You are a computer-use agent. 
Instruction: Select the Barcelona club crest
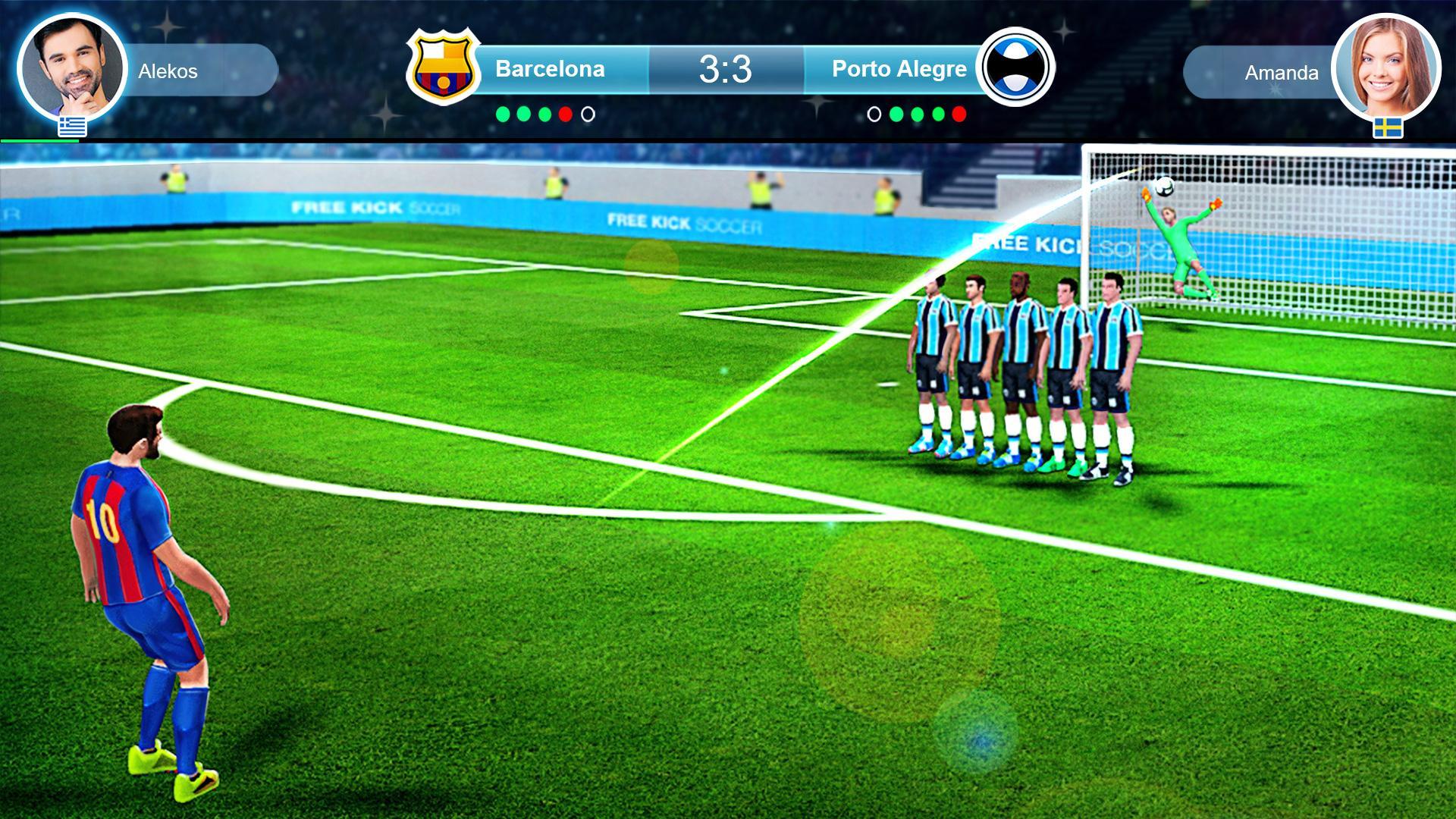coord(444,64)
